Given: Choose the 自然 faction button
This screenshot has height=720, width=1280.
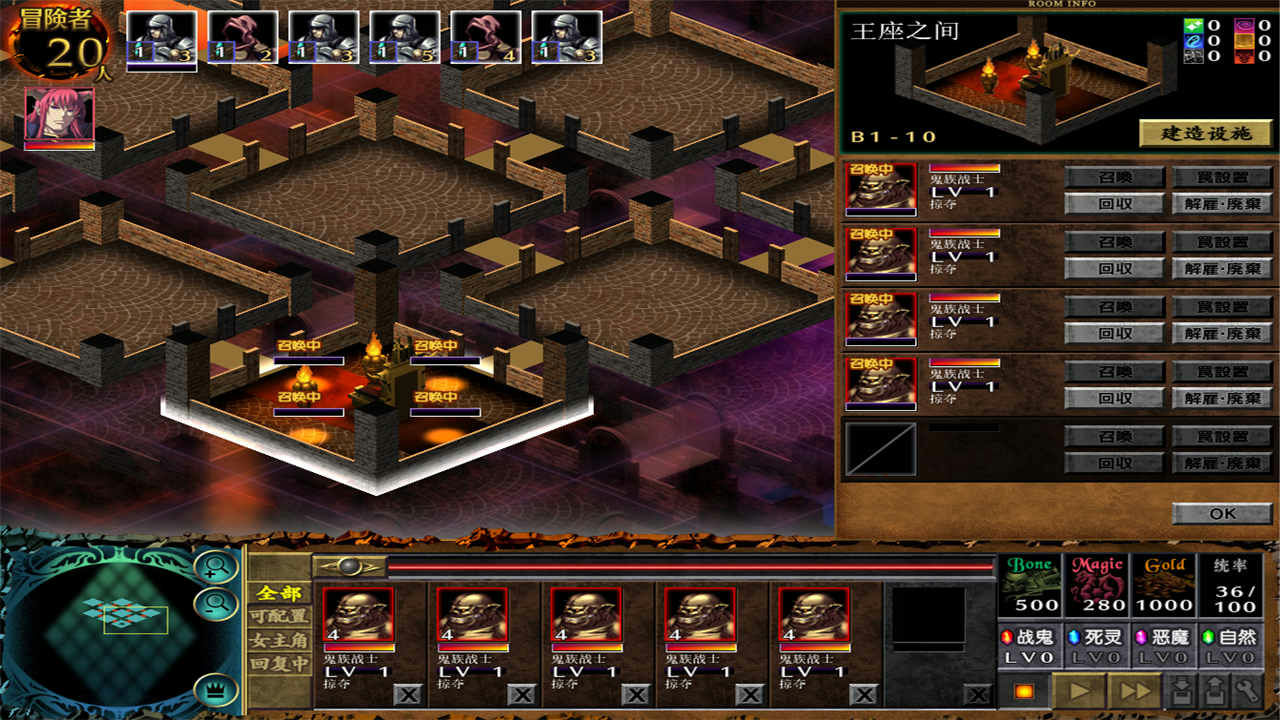Looking at the screenshot, I should pos(1231,644).
